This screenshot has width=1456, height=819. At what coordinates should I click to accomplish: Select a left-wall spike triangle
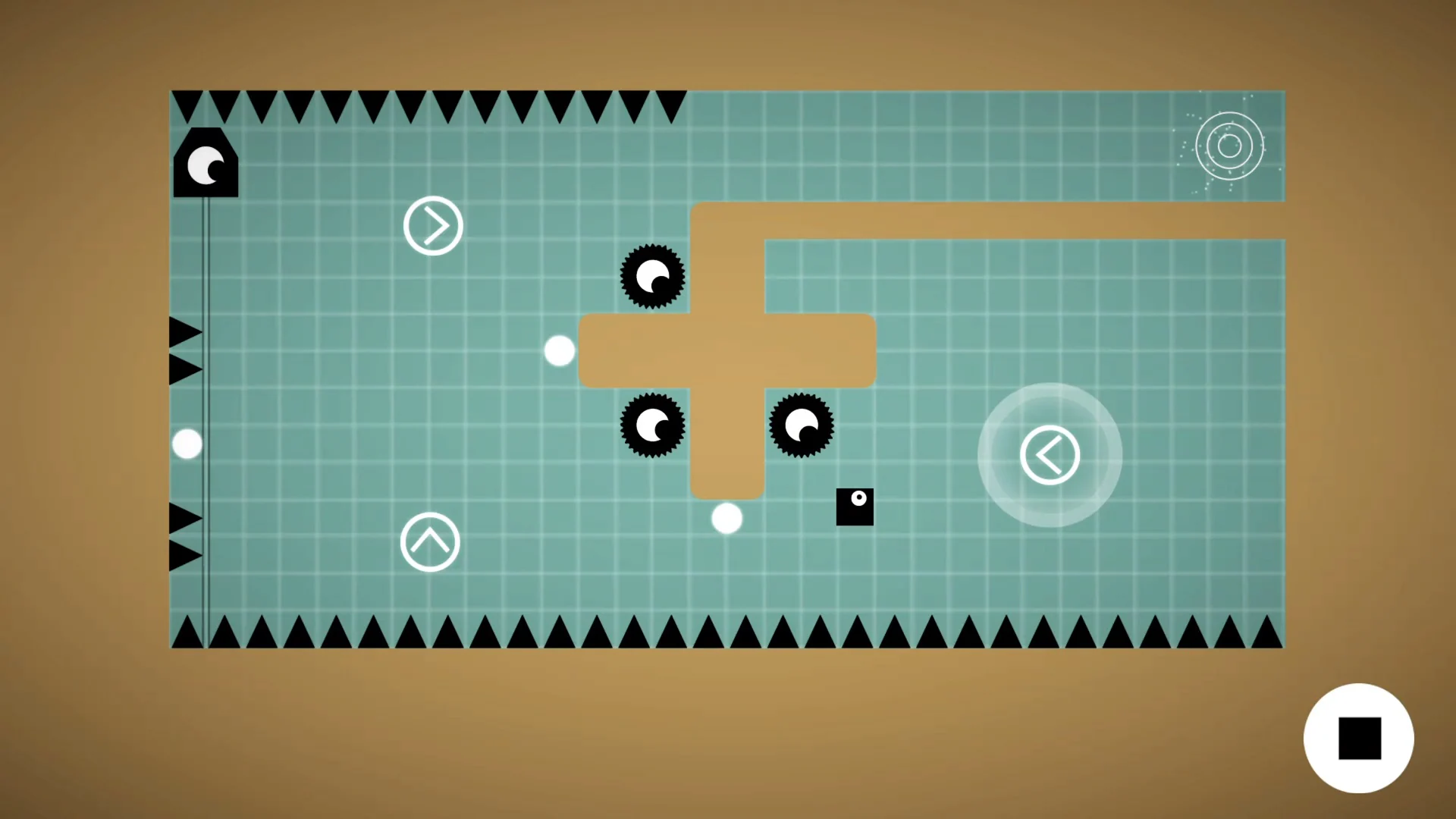pyautogui.click(x=182, y=331)
